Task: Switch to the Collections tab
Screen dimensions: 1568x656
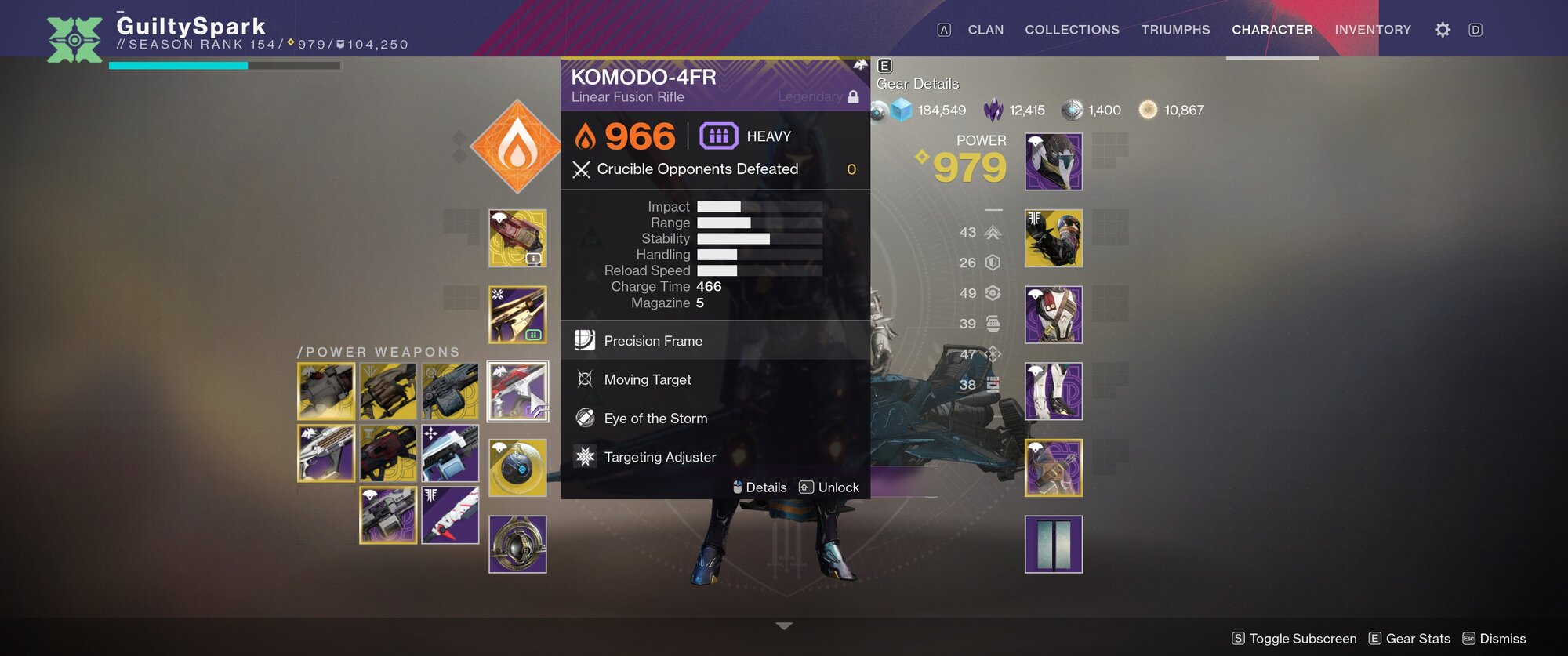Action: pyautogui.click(x=1072, y=30)
